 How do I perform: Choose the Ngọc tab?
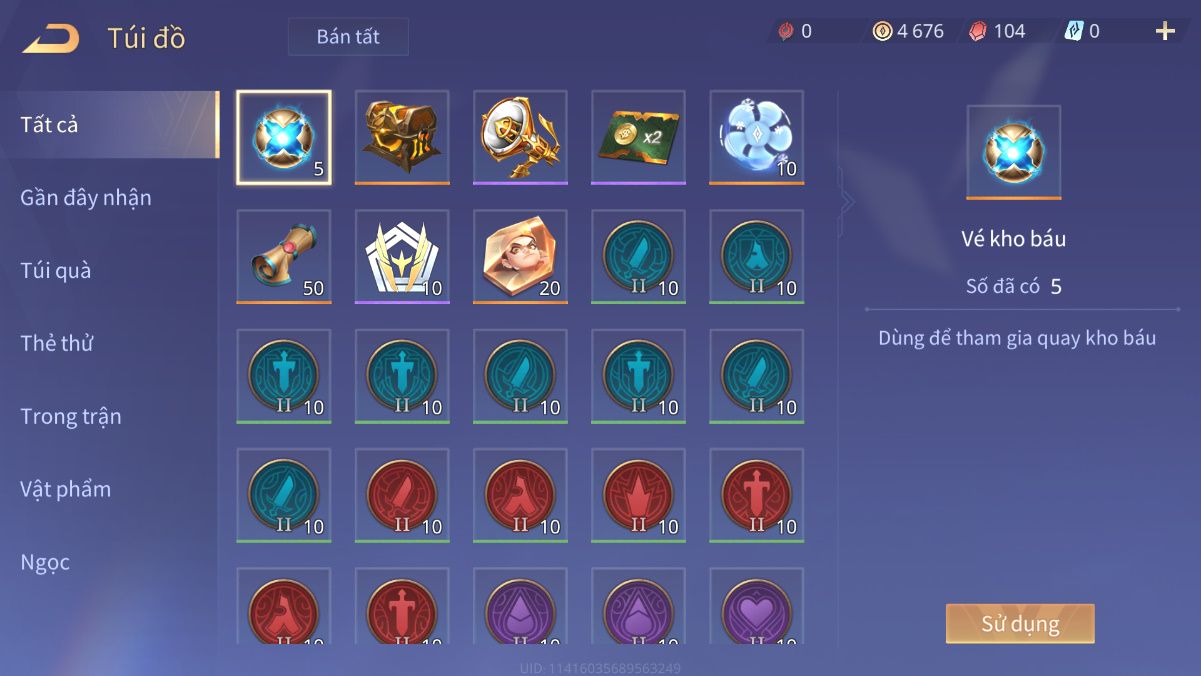point(46,563)
